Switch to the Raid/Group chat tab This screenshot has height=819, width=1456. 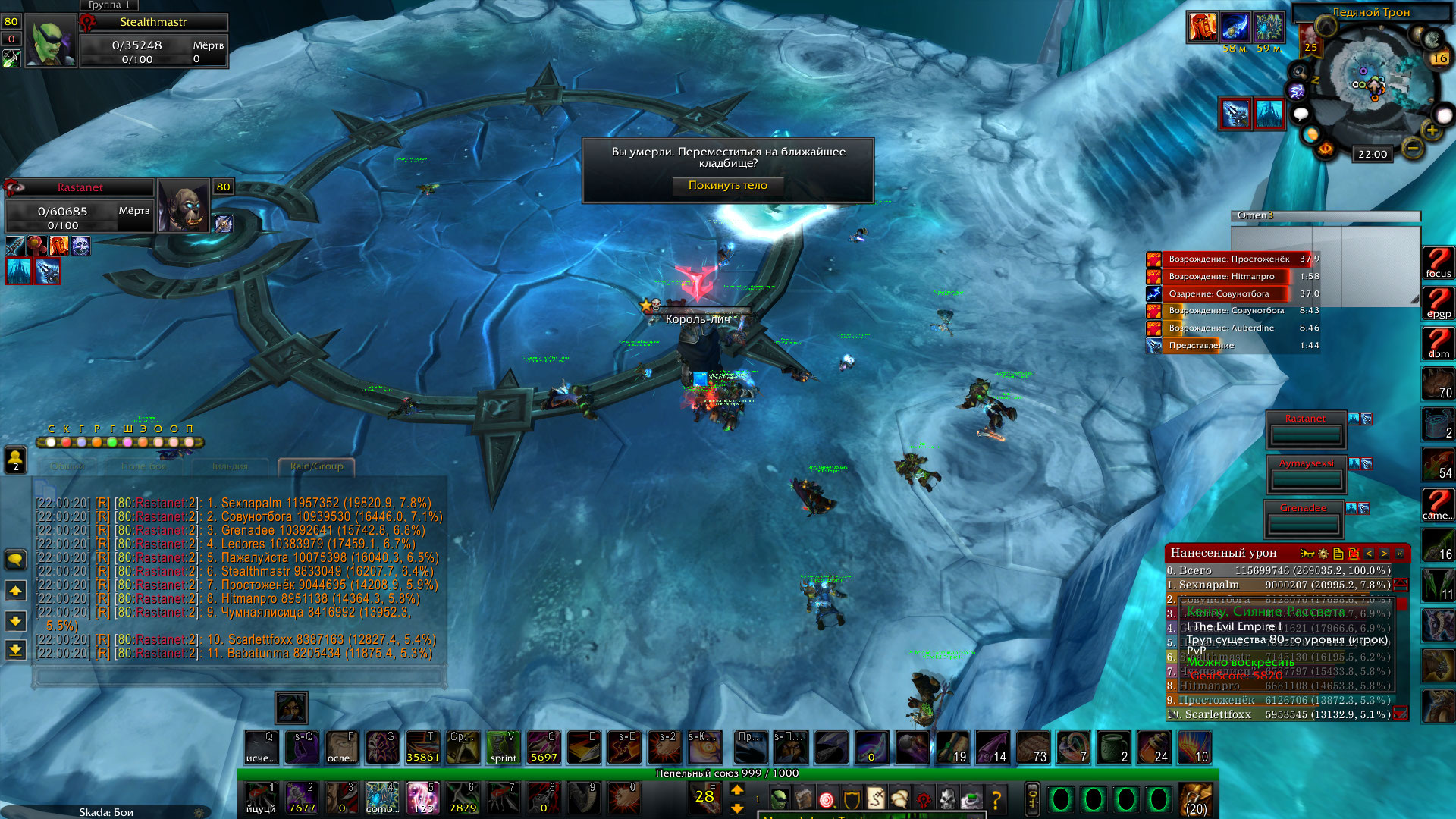pyautogui.click(x=316, y=466)
